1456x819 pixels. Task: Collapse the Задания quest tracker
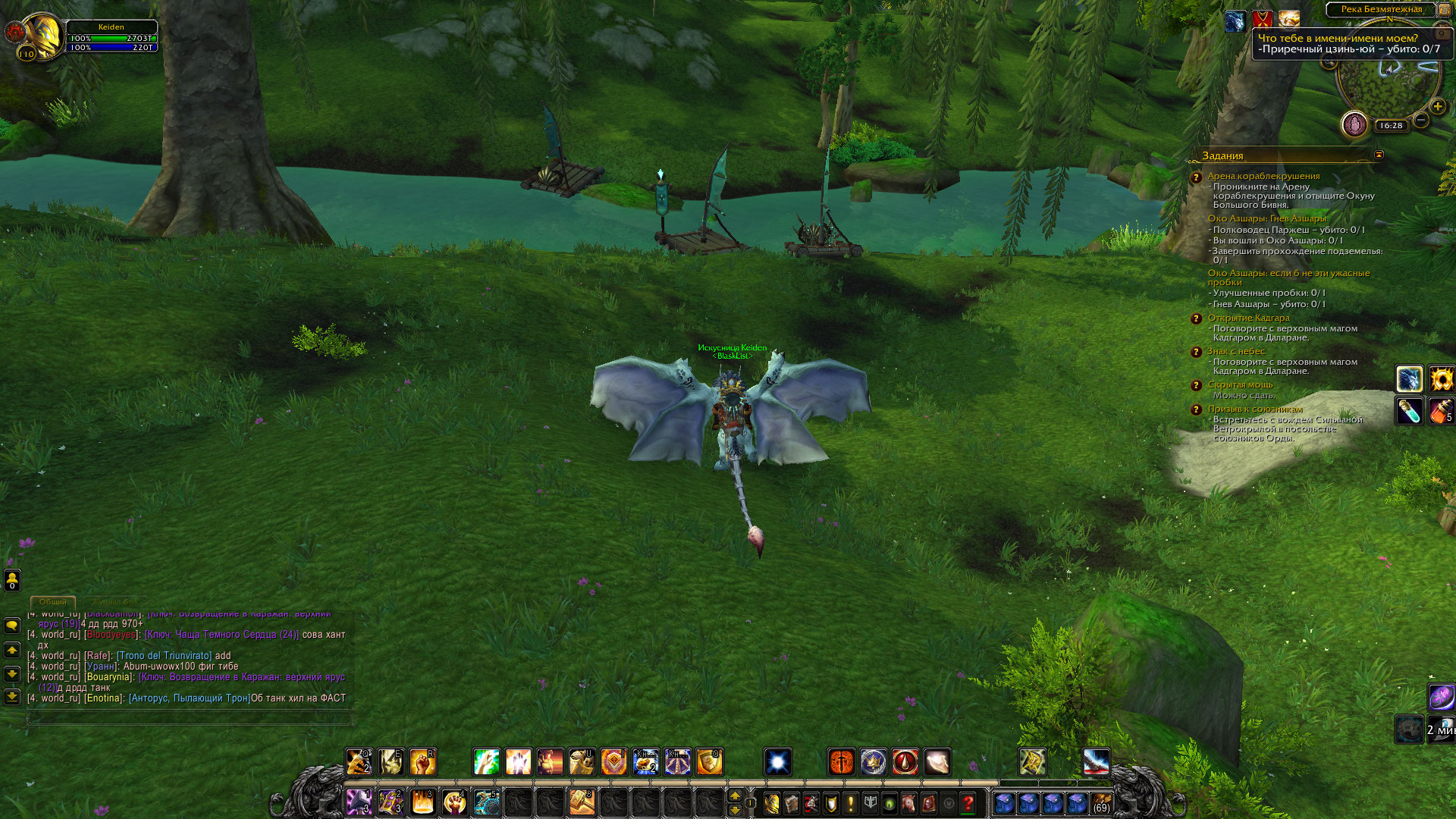tap(1379, 155)
